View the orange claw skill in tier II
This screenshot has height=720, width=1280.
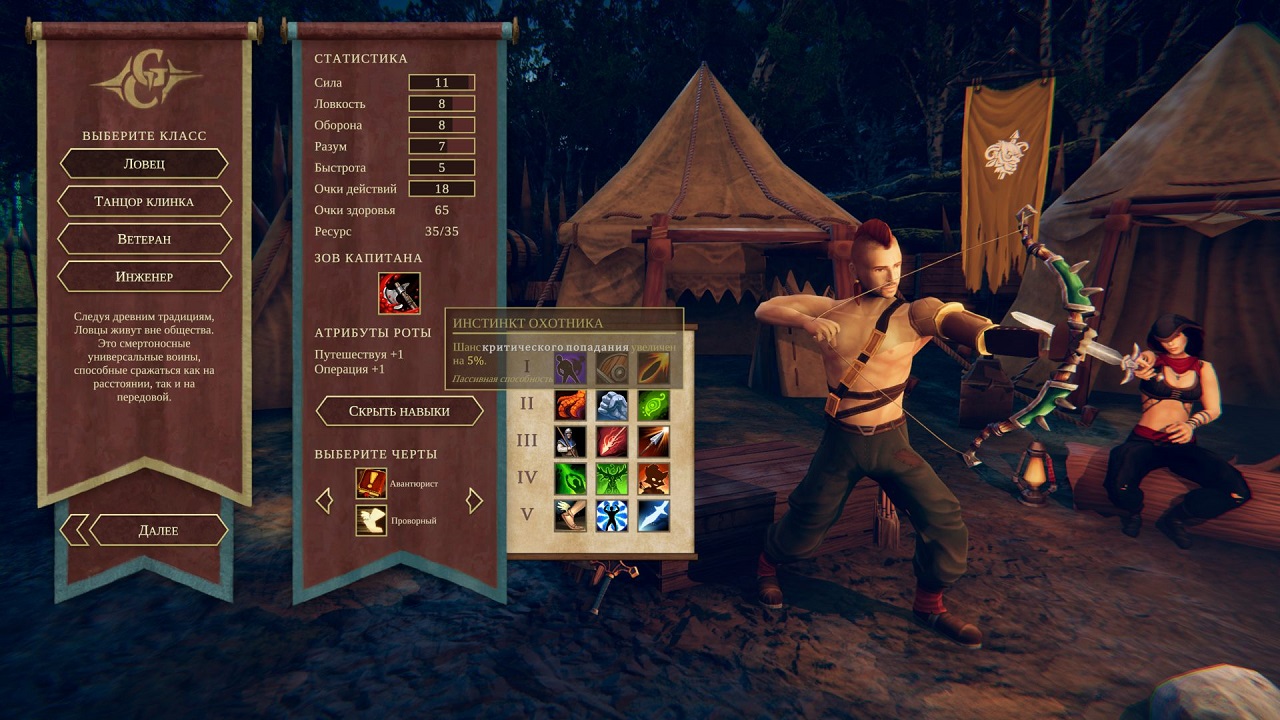tap(570, 405)
